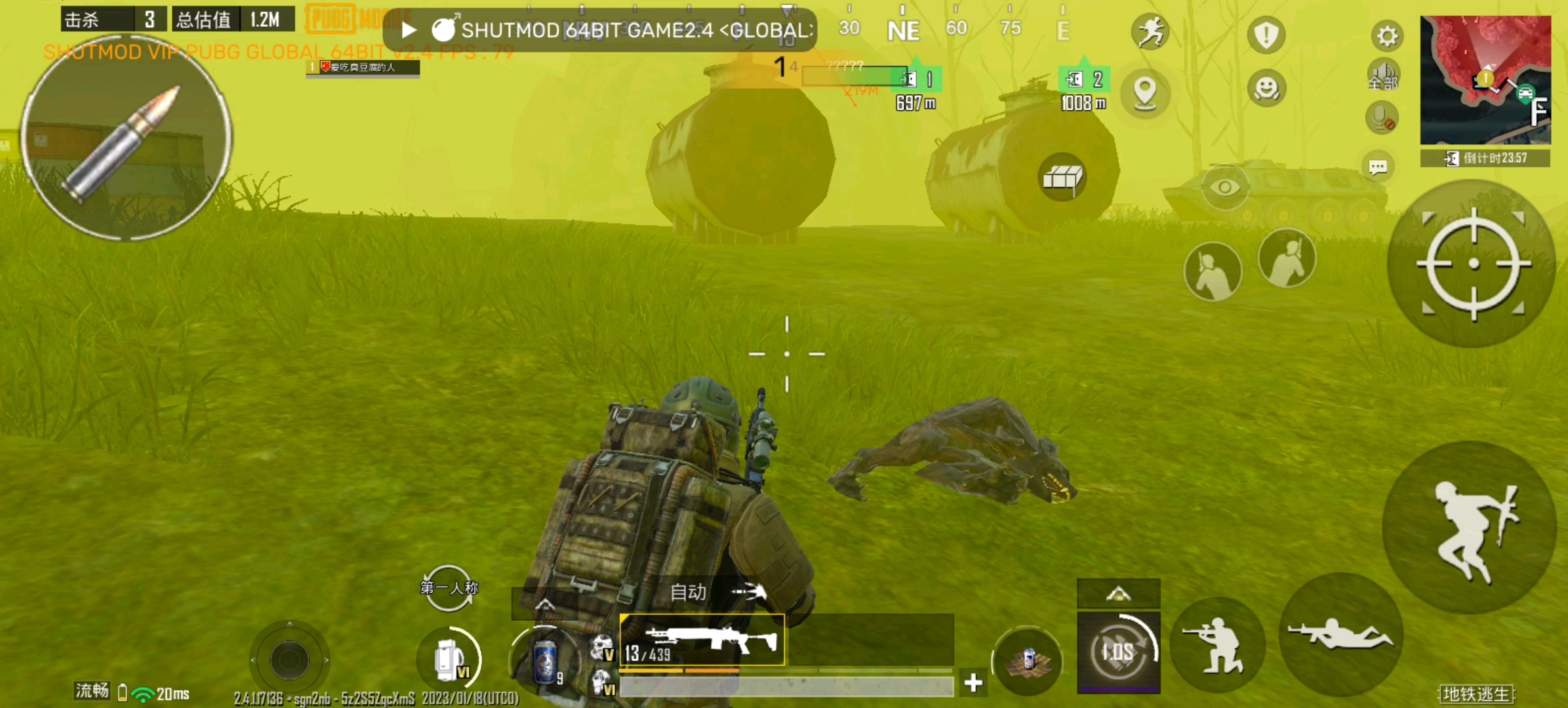
Task: Select the equipped 13/439 rifle slot
Action: (703, 639)
